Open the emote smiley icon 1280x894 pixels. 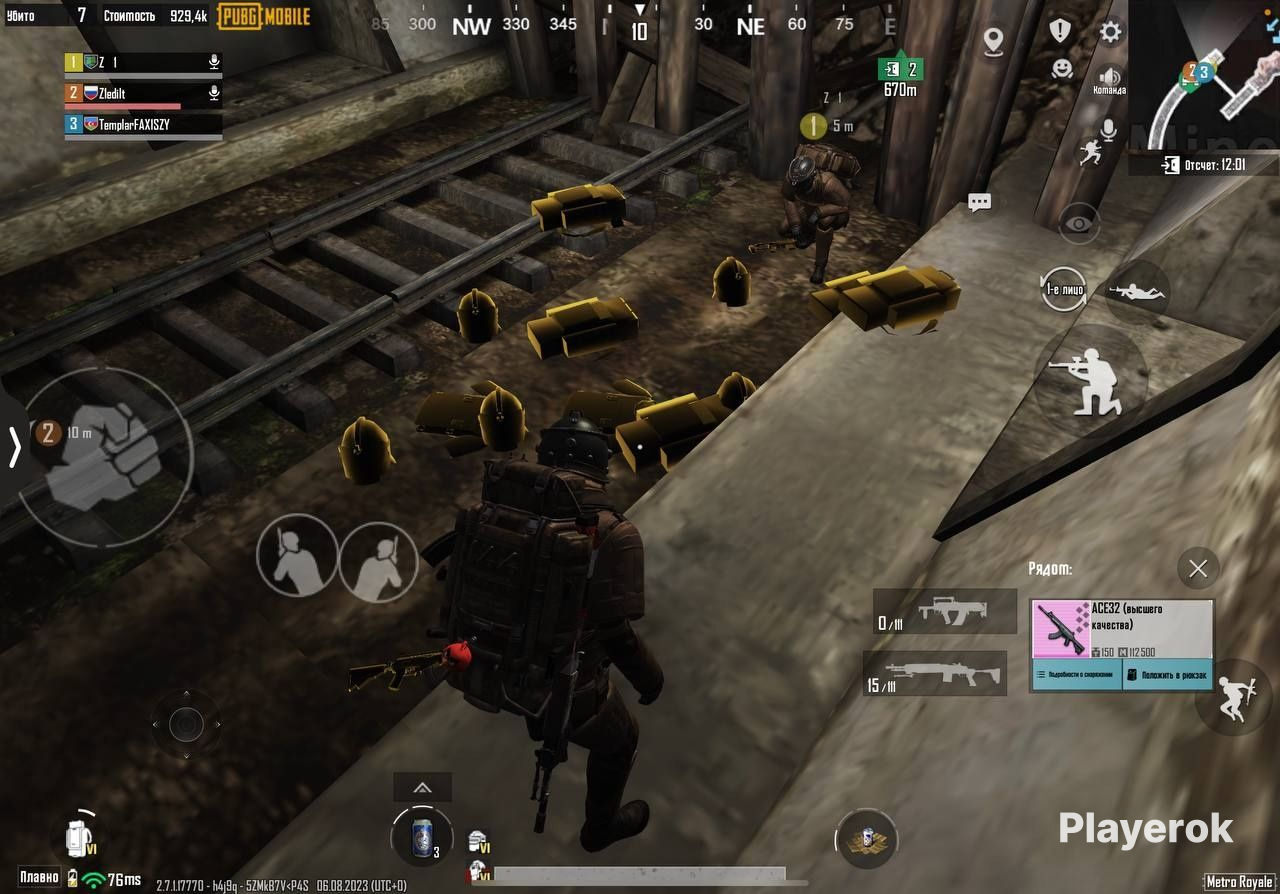(x=1061, y=68)
